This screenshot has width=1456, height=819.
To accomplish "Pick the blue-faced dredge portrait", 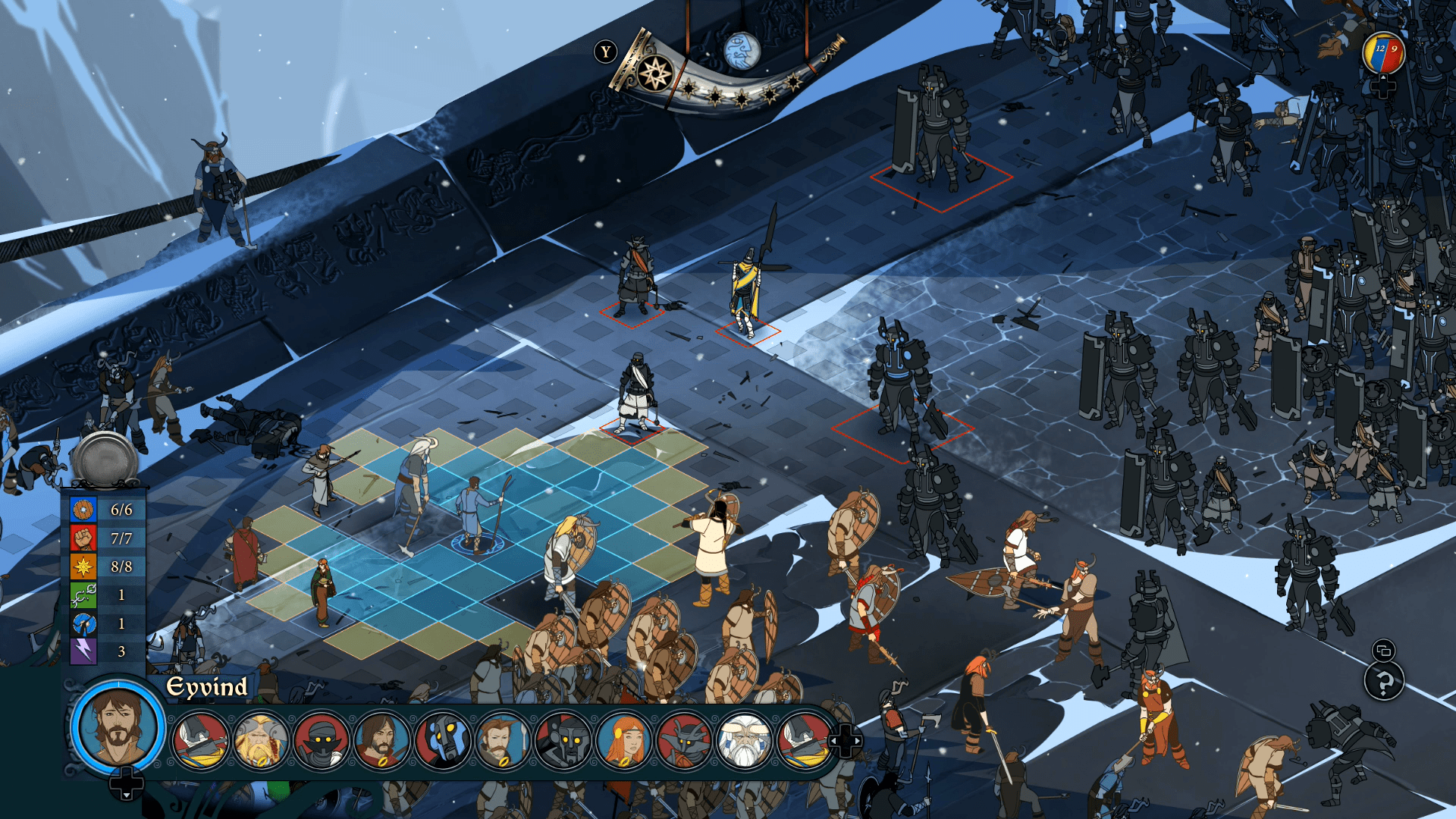I will (x=443, y=741).
